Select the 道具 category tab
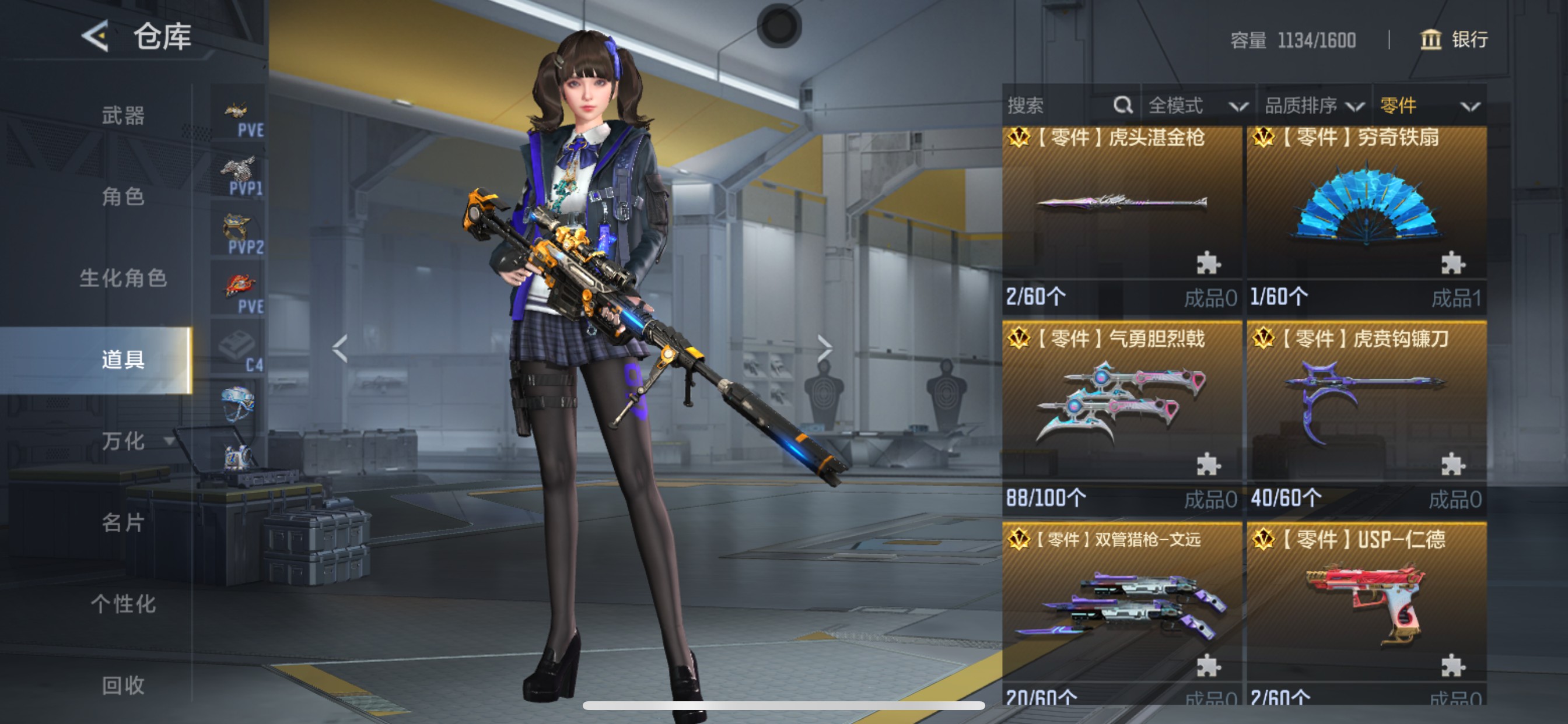1568x724 pixels. (x=123, y=360)
